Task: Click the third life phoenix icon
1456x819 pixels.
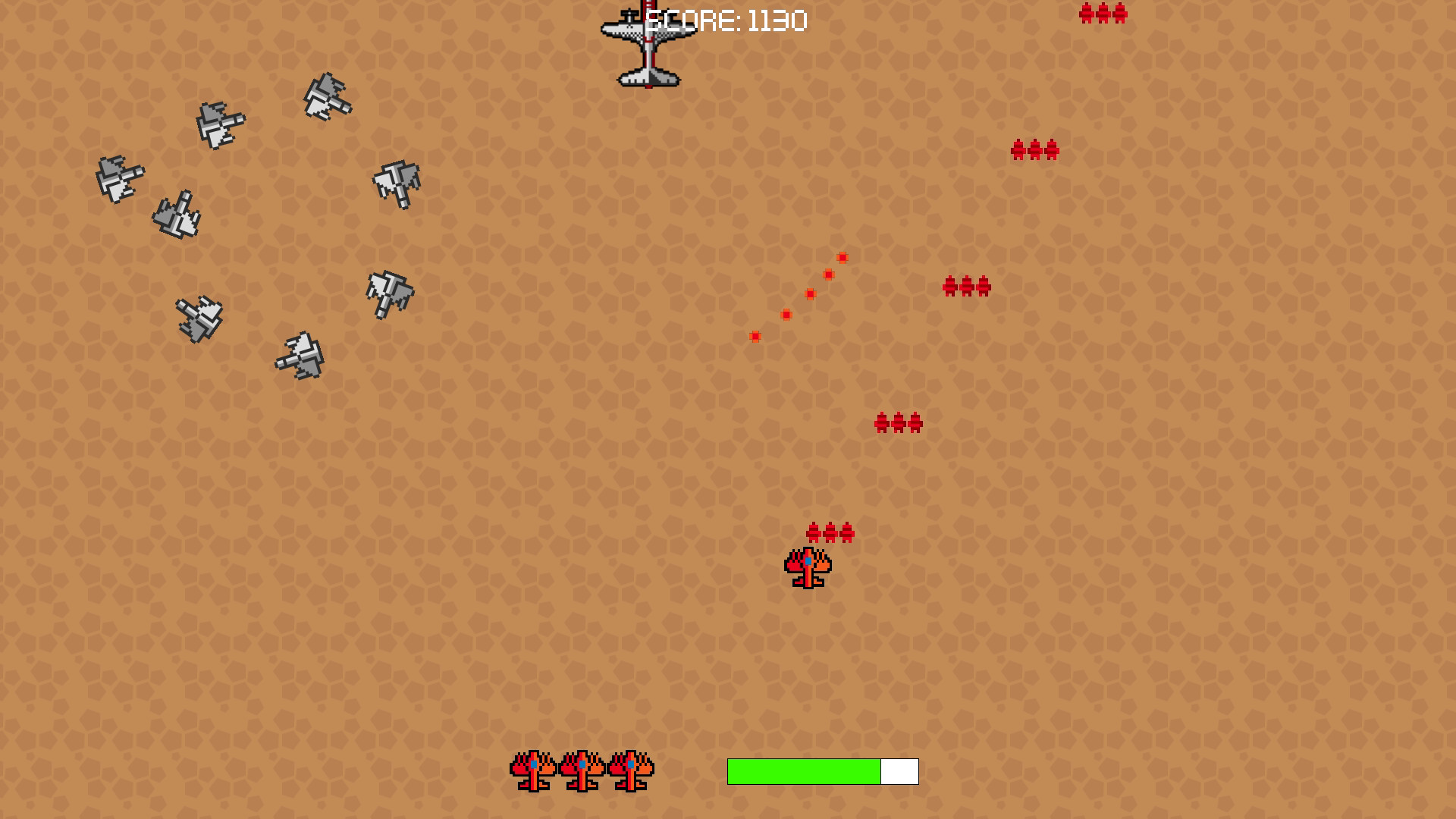Action: tap(631, 770)
